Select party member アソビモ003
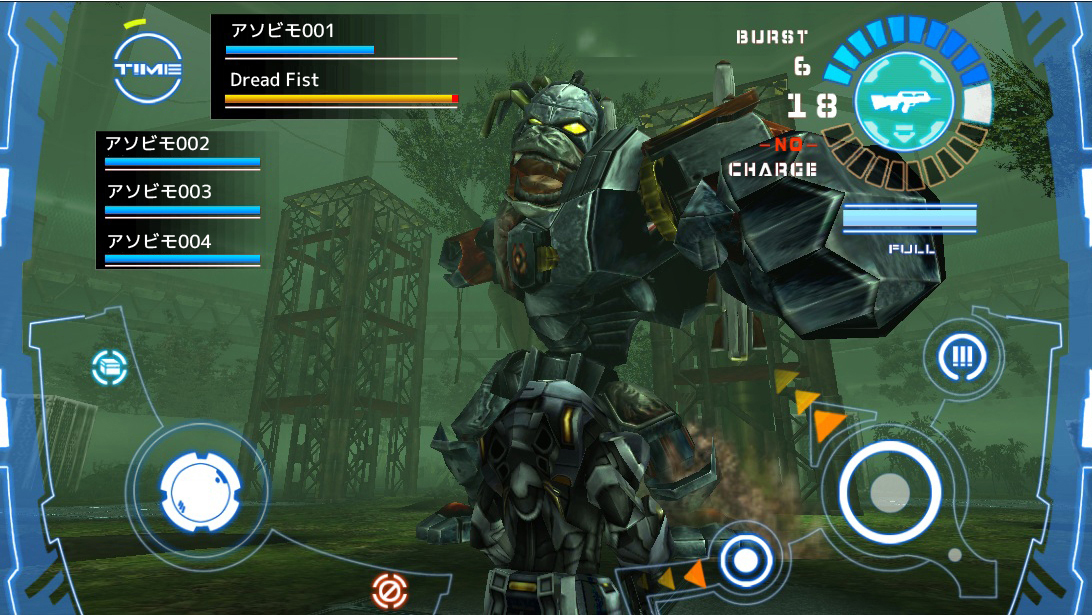The width and height of the screenshot is (1092, 616). [181, 199]
